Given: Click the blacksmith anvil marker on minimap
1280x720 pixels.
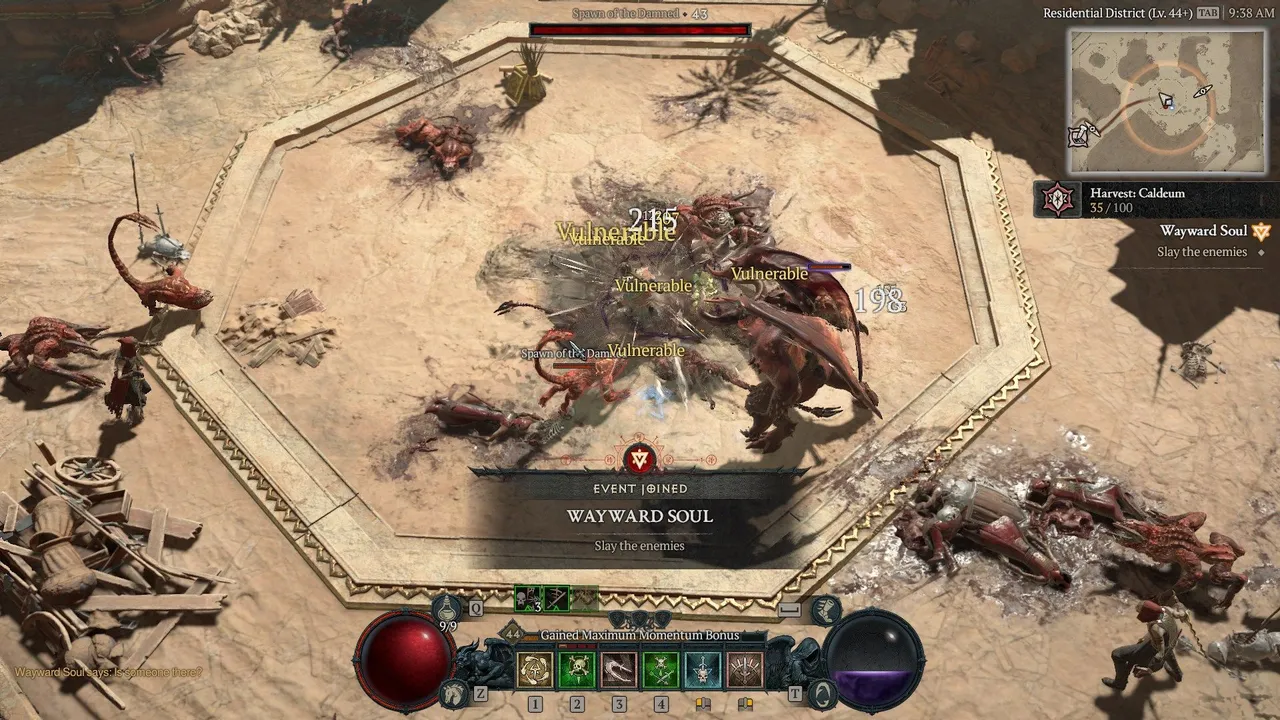Looking at the screenshot, I should point(1080,135).
